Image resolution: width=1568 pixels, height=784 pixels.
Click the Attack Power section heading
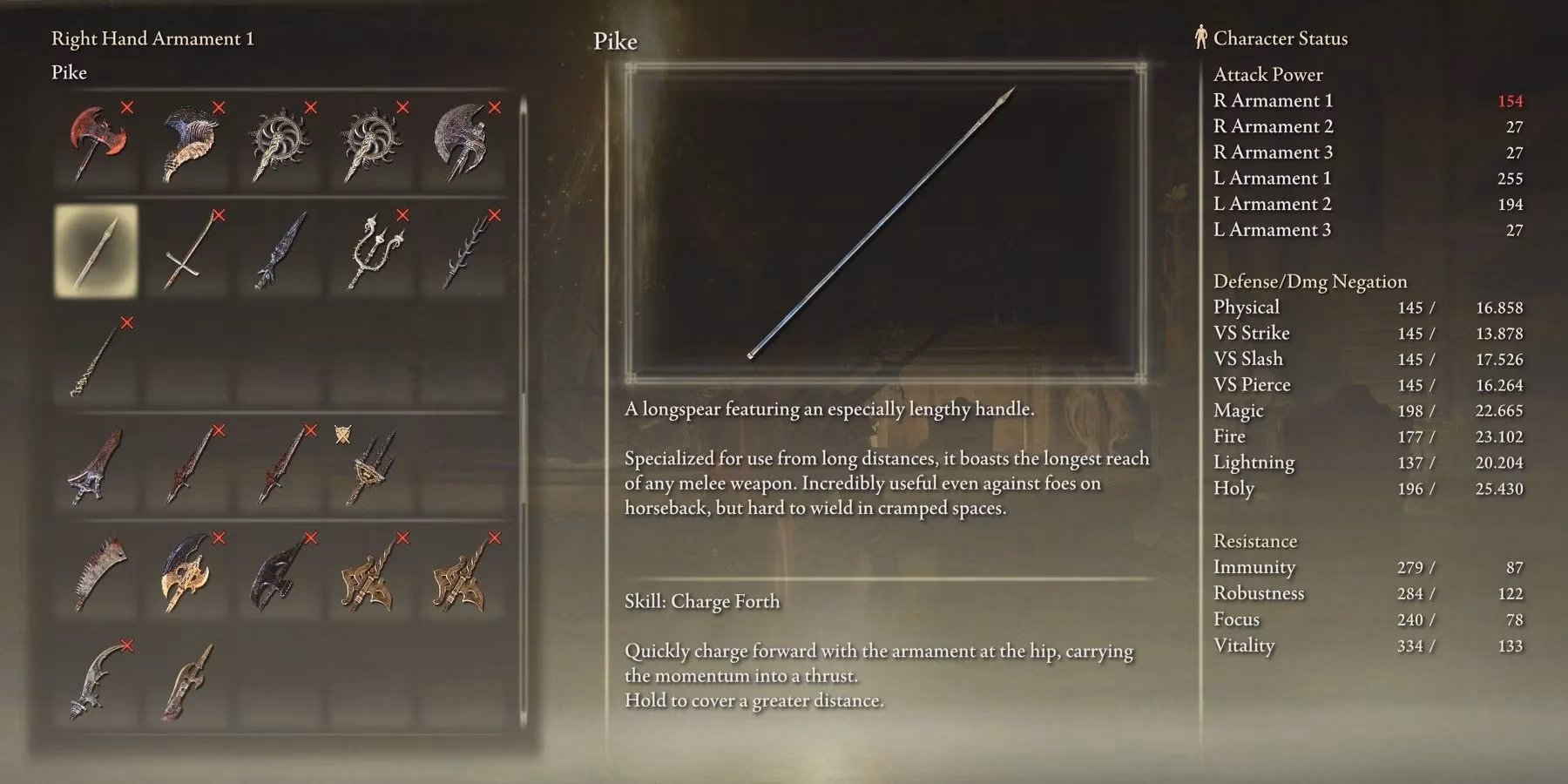(1267, 74)
